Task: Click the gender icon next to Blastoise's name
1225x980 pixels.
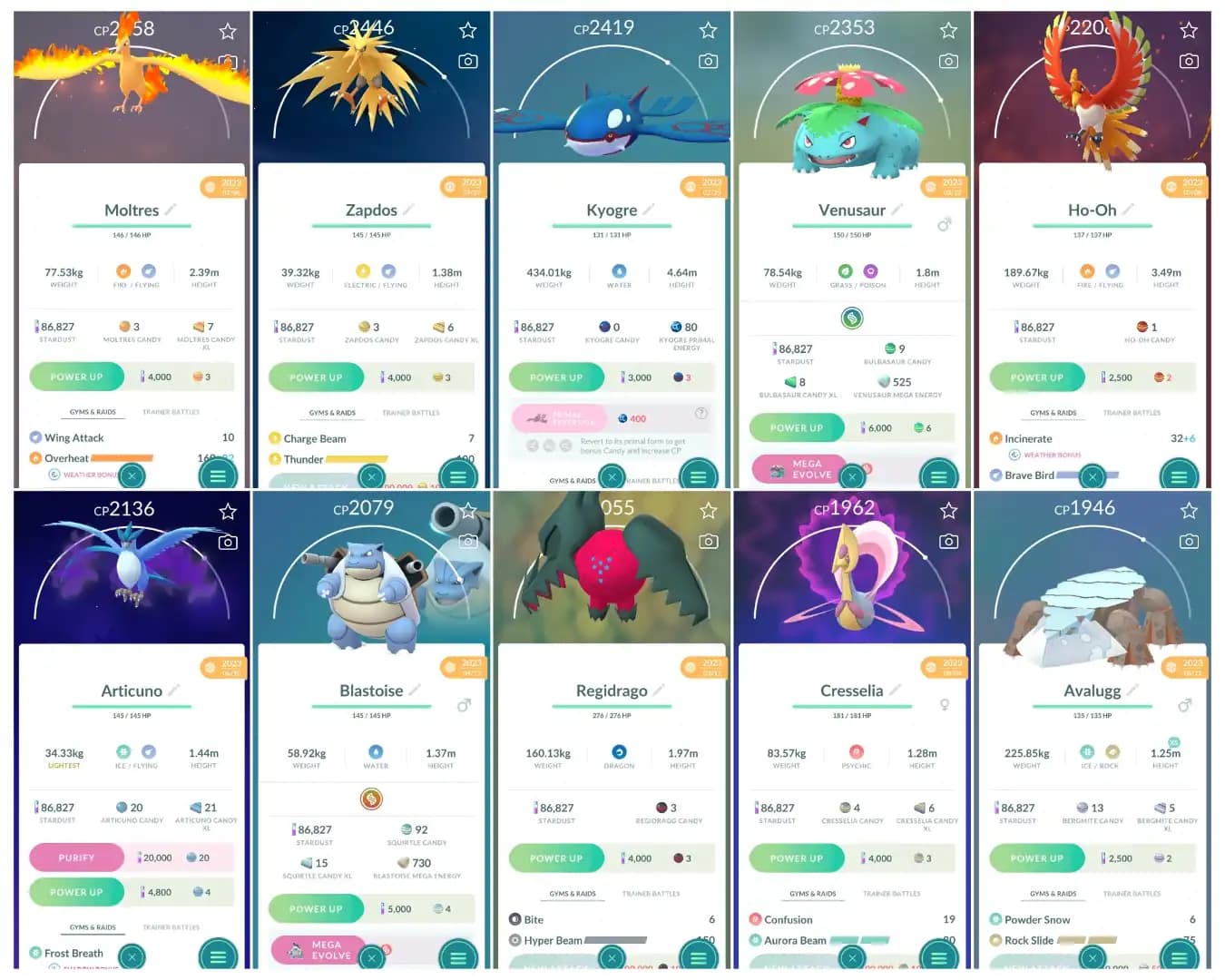Action: tap(465, 705)
